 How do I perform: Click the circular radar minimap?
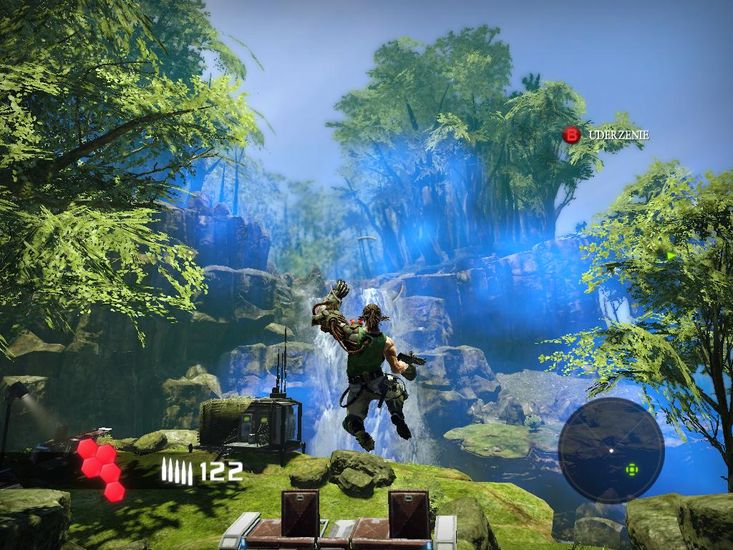(610, 449)
